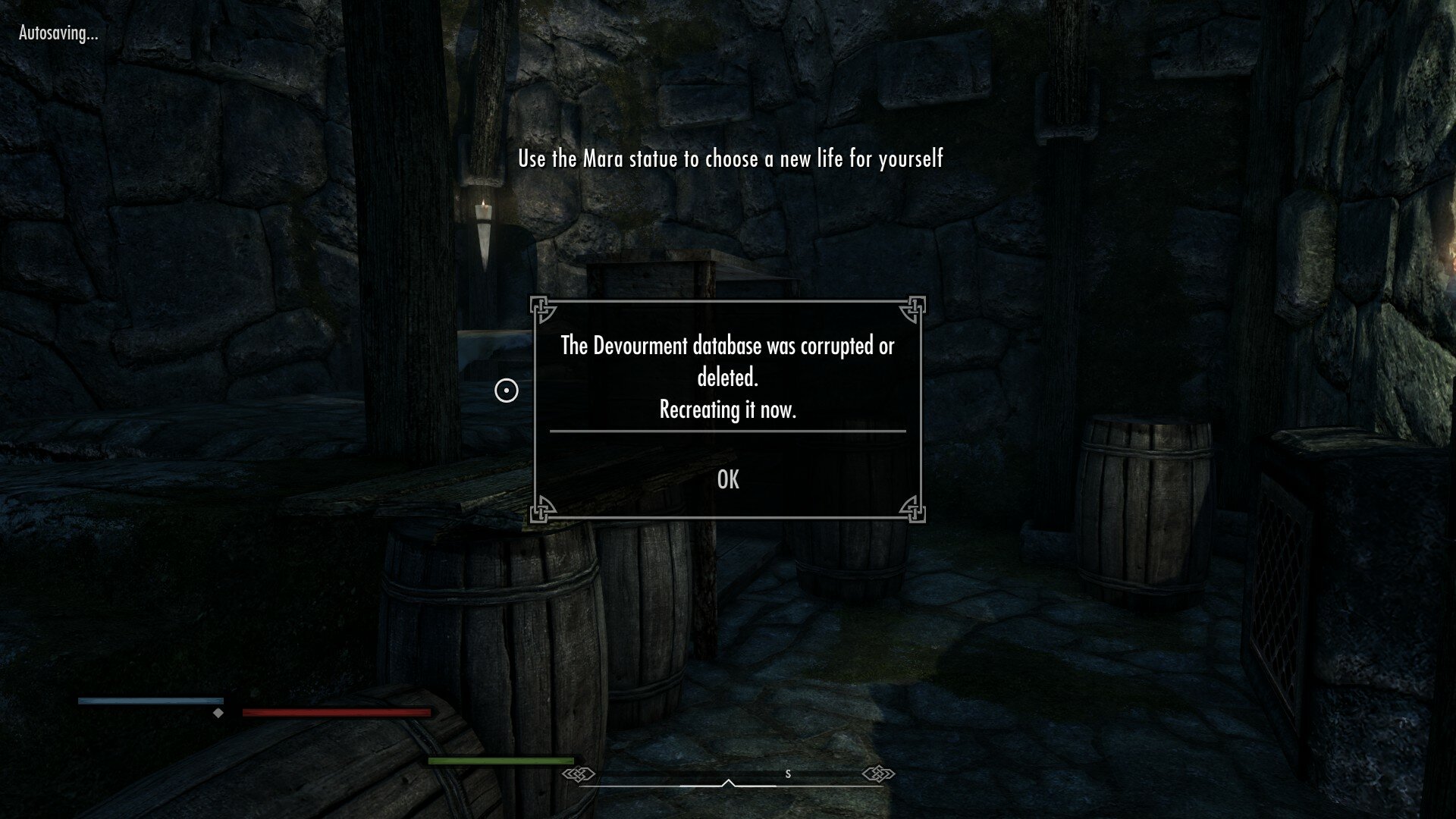Select the quest objective about the Mara statue
This screenshot has height=819, width=1456.
[730, 160]
